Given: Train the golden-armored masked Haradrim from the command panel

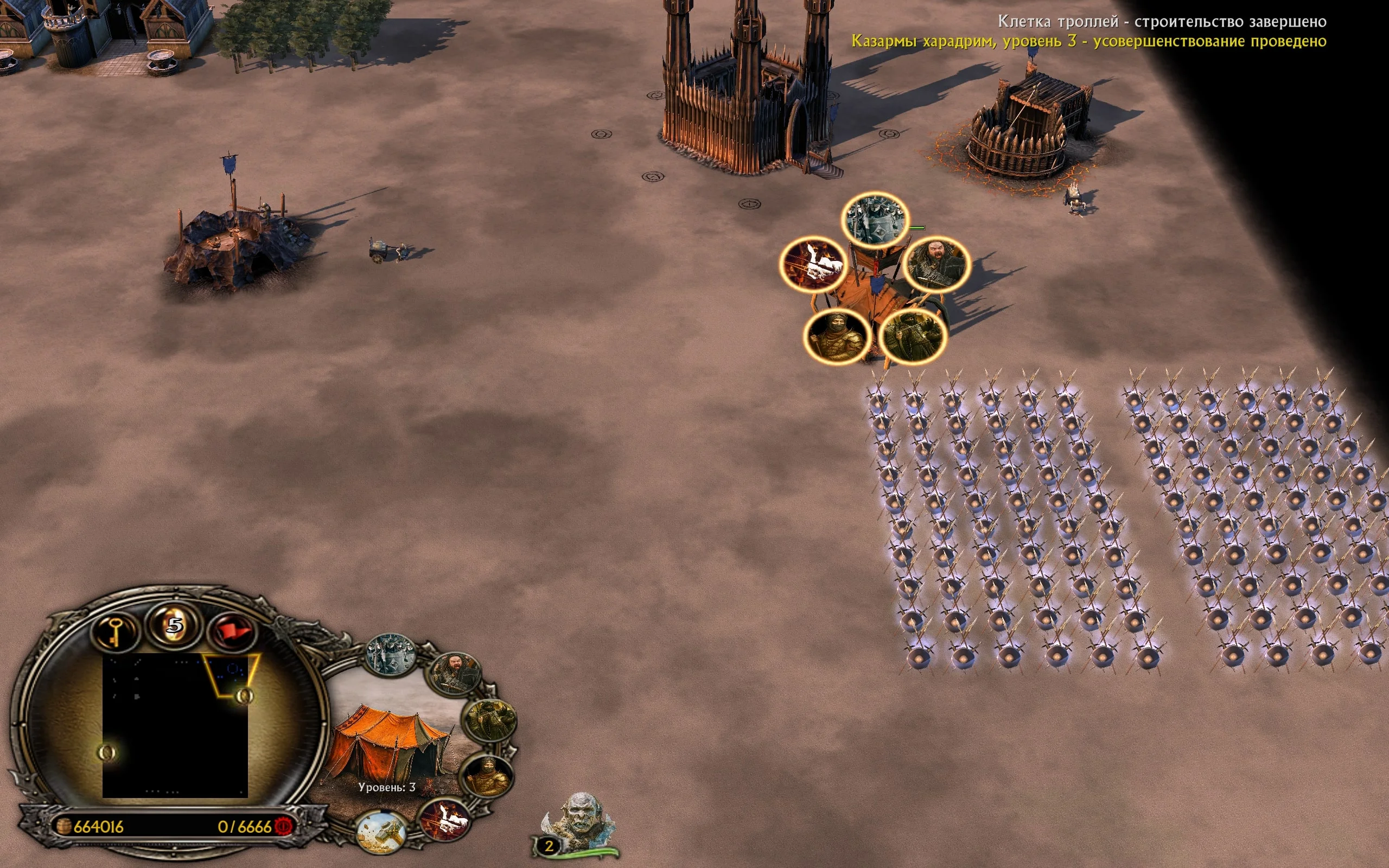Looking at the screenshot, I should click(x=487, y=776).
